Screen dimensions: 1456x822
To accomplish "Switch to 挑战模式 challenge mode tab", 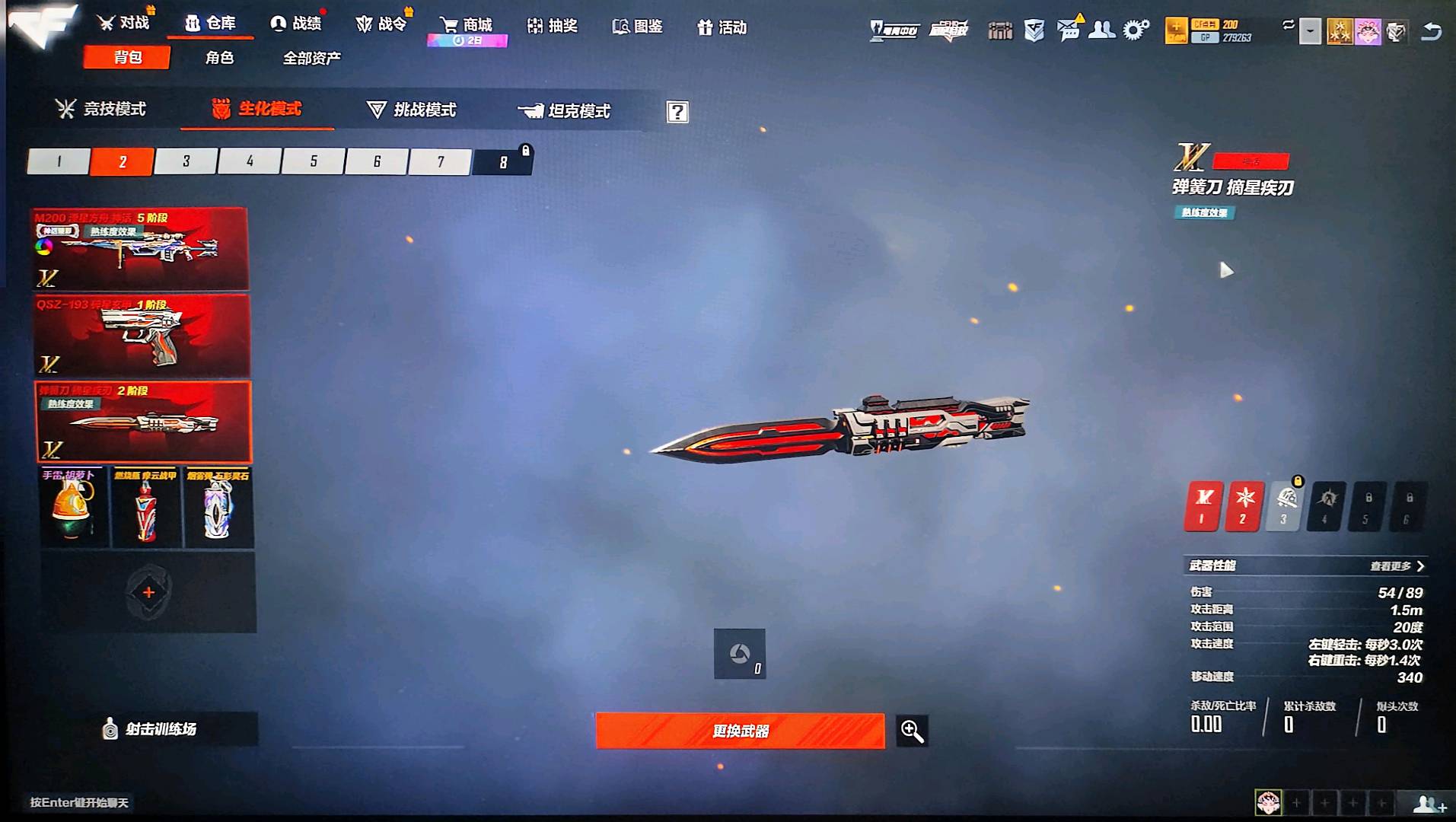I will [412, 110].
